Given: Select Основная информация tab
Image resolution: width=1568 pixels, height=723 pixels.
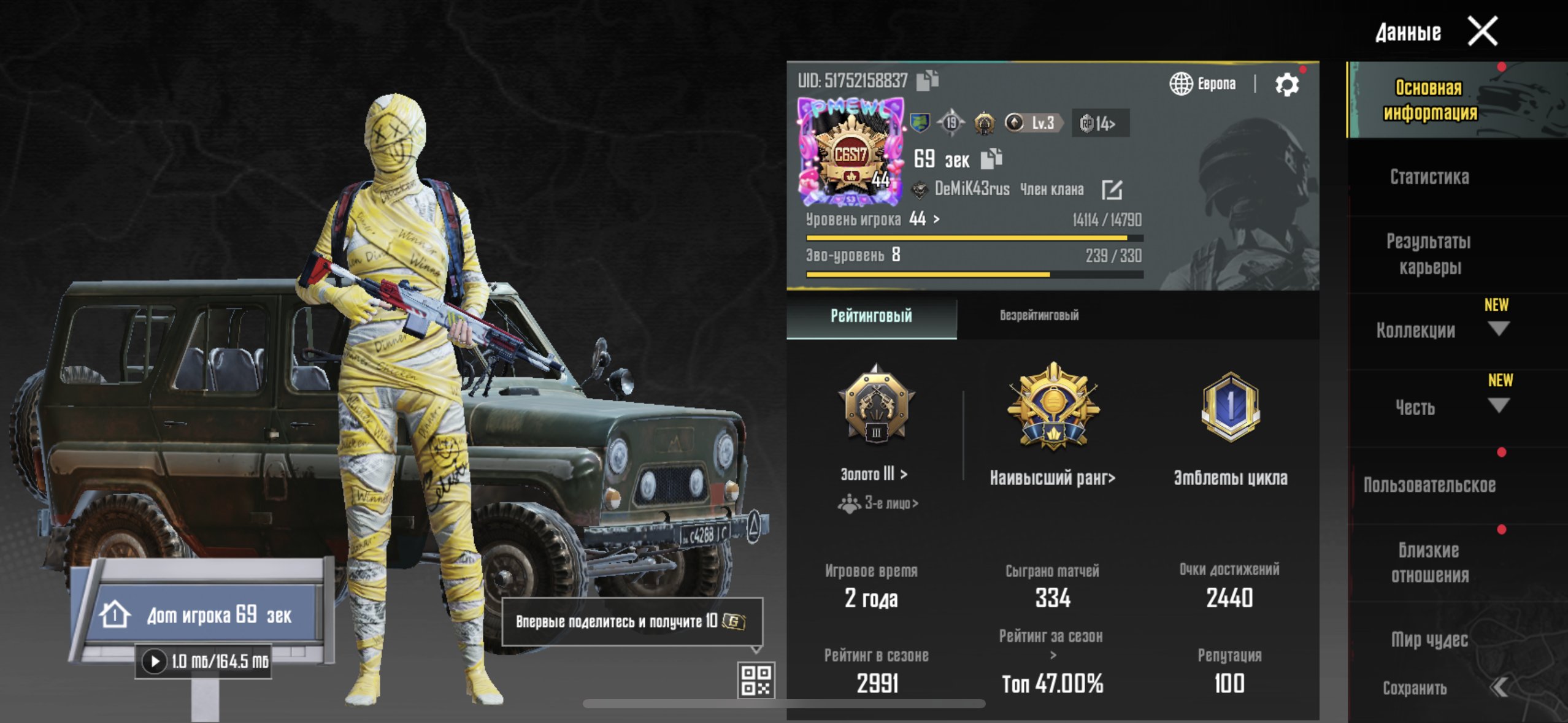Looking at the screenshot, I should coord(1429,100).
